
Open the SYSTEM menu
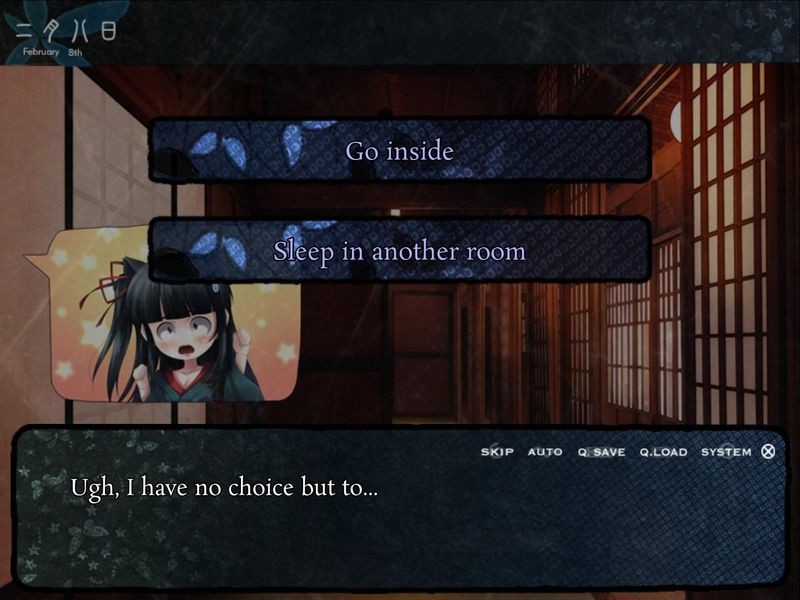[x=726, y=452]
